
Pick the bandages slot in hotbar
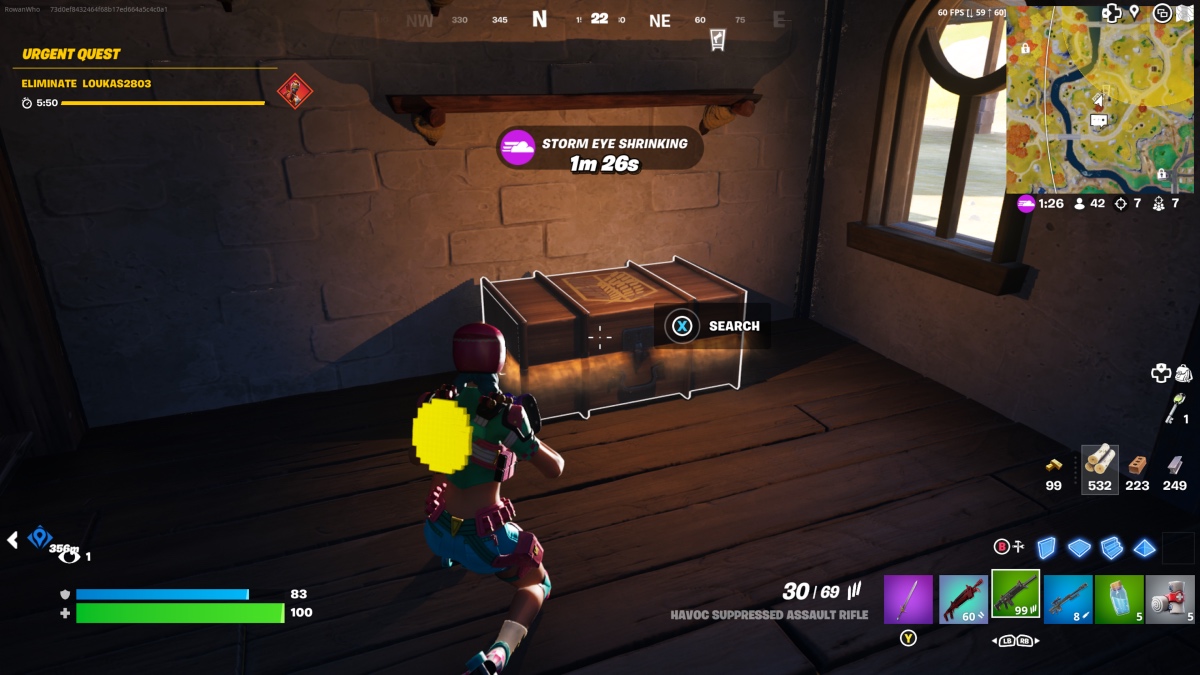pos(1170,599)
